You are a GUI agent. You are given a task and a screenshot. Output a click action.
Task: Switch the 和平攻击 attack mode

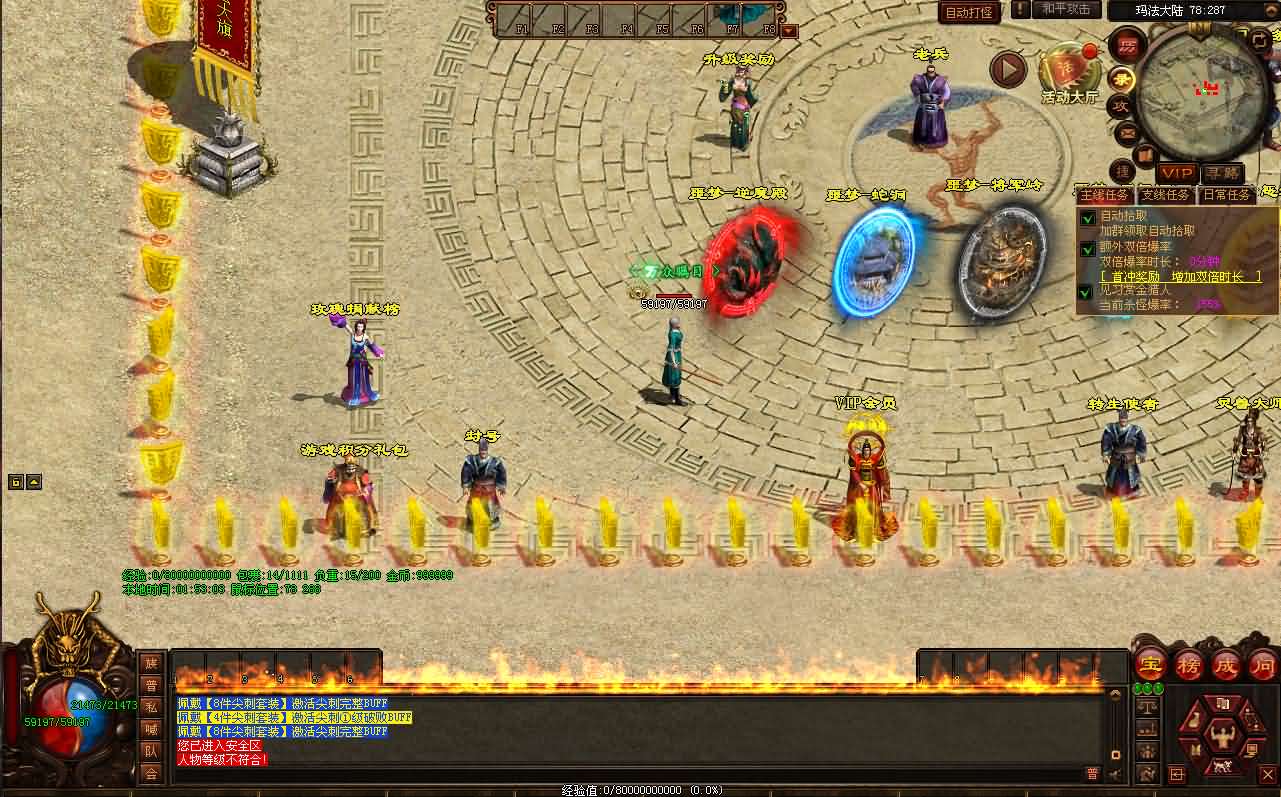tap(1065, 9)
